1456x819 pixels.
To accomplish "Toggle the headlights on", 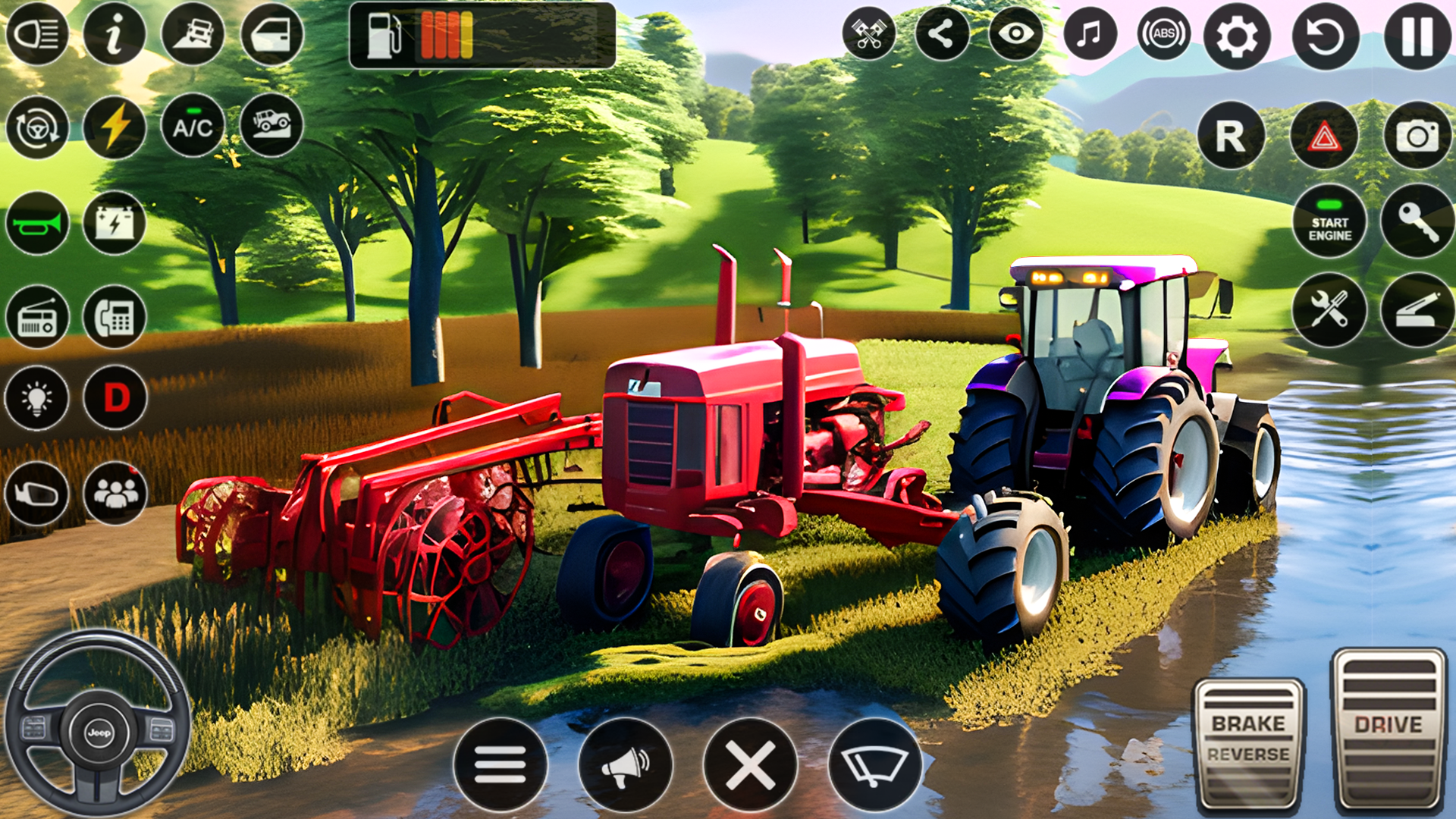I will (37, 33).
